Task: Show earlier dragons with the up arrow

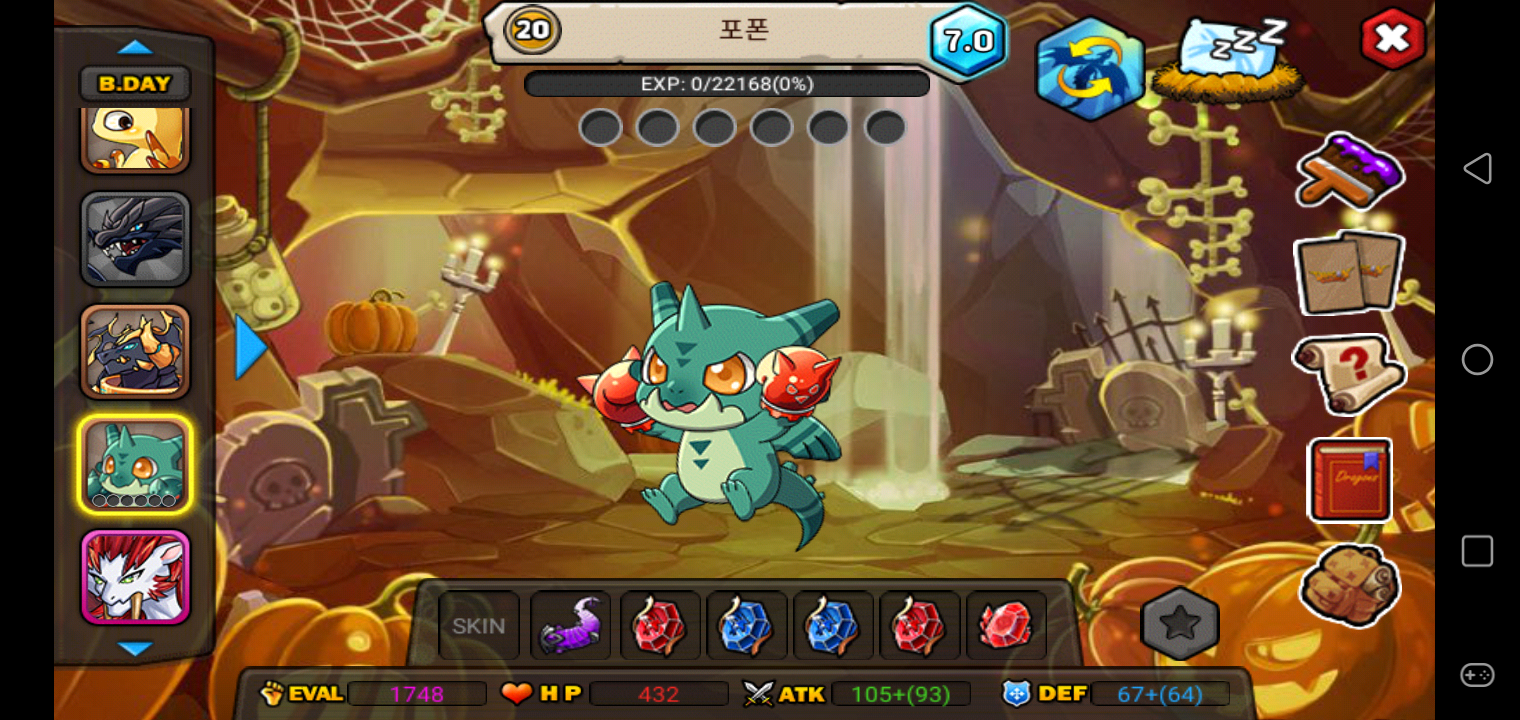Action: (135, 47)
